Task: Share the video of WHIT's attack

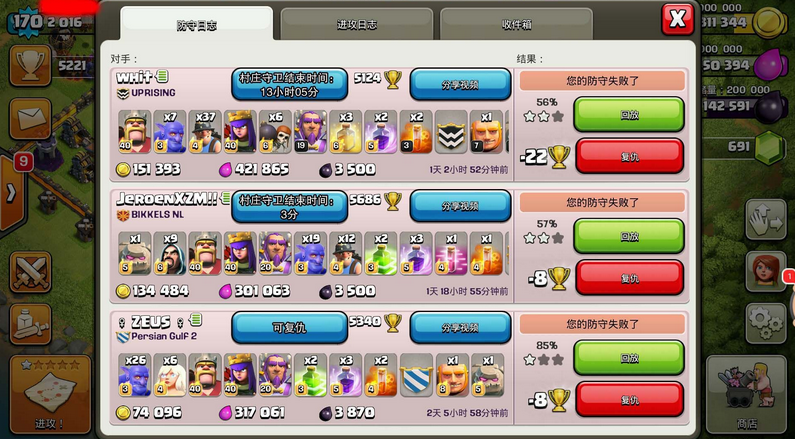Action: click(x=460, y=84)
